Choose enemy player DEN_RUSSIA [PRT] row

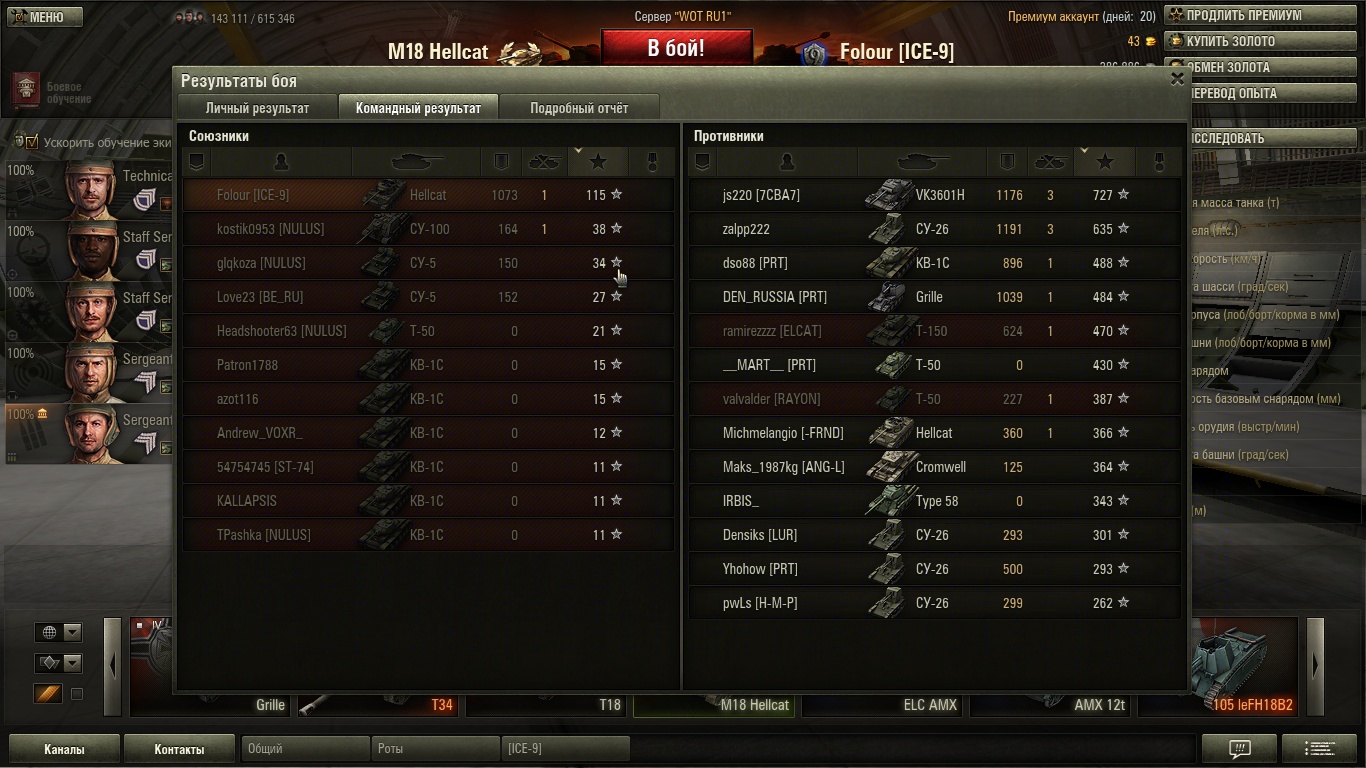935,297
